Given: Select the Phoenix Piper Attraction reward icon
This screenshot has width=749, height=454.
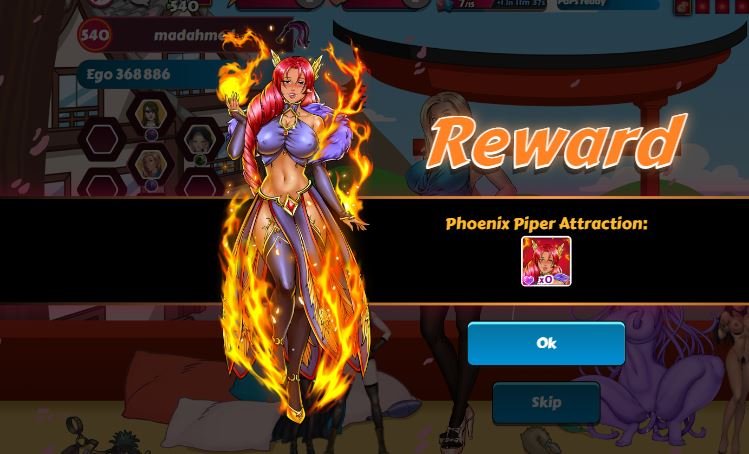Looking at the screenshot, I should coord(546,262).
